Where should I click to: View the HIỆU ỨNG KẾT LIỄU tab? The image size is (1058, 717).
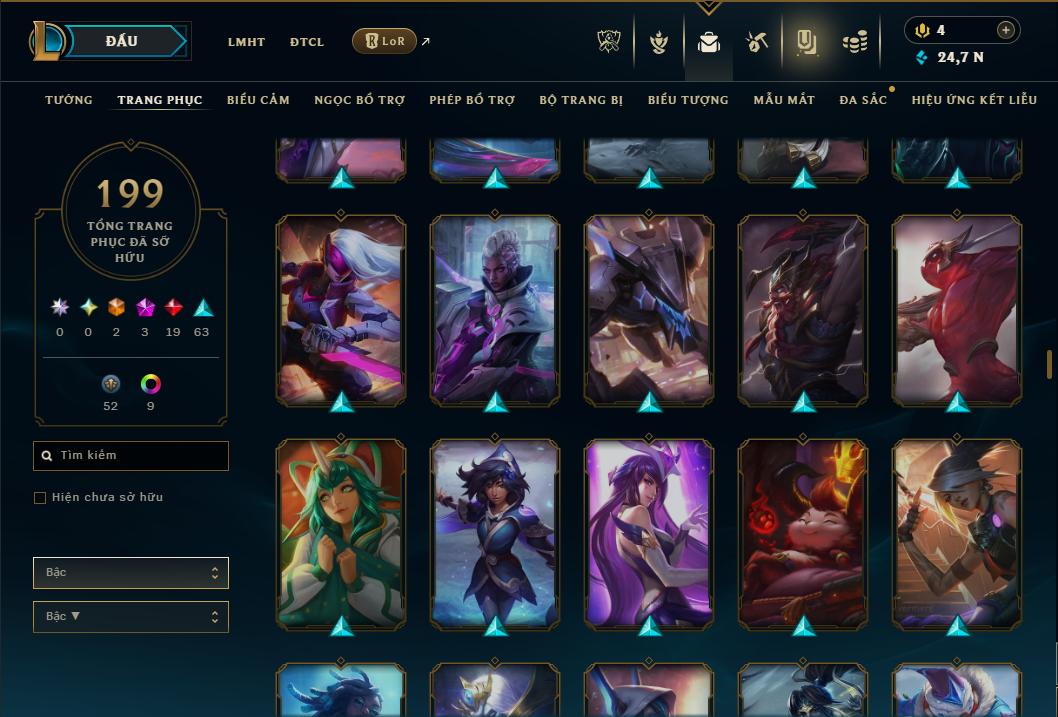click(x=974, y=100)
